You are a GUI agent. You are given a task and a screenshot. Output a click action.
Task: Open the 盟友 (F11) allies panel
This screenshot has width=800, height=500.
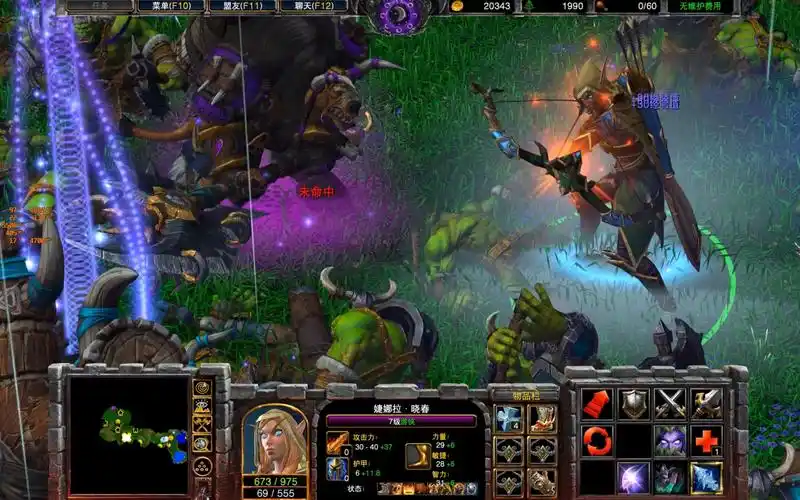point(241,6)
